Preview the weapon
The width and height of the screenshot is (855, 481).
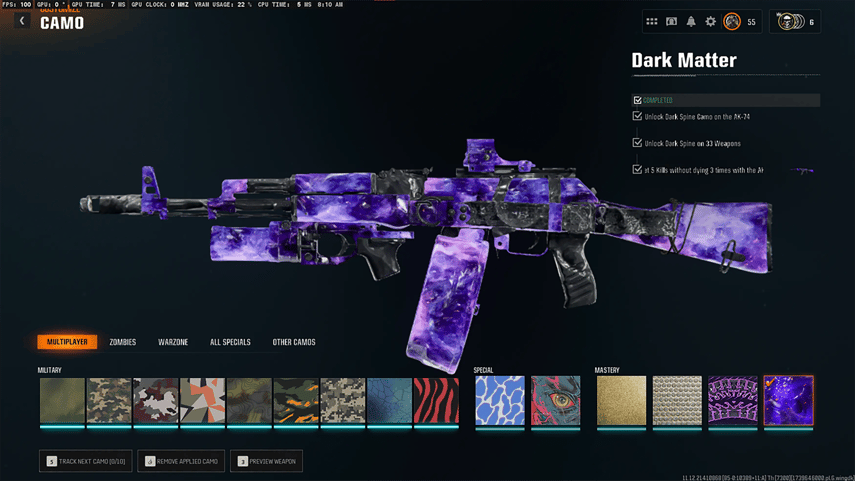point(266,461)
